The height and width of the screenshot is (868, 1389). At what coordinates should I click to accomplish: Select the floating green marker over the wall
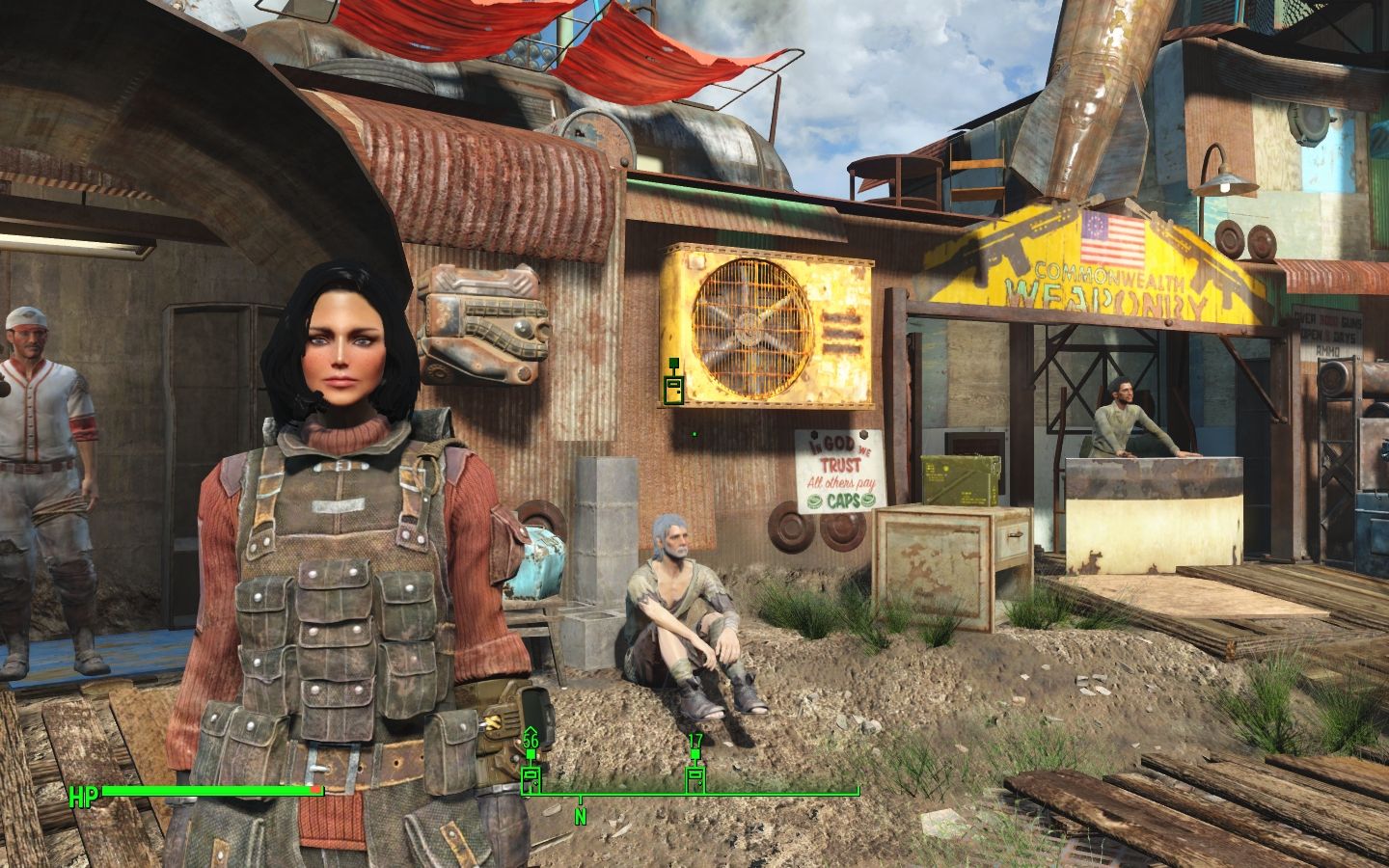tap(673, 388)
